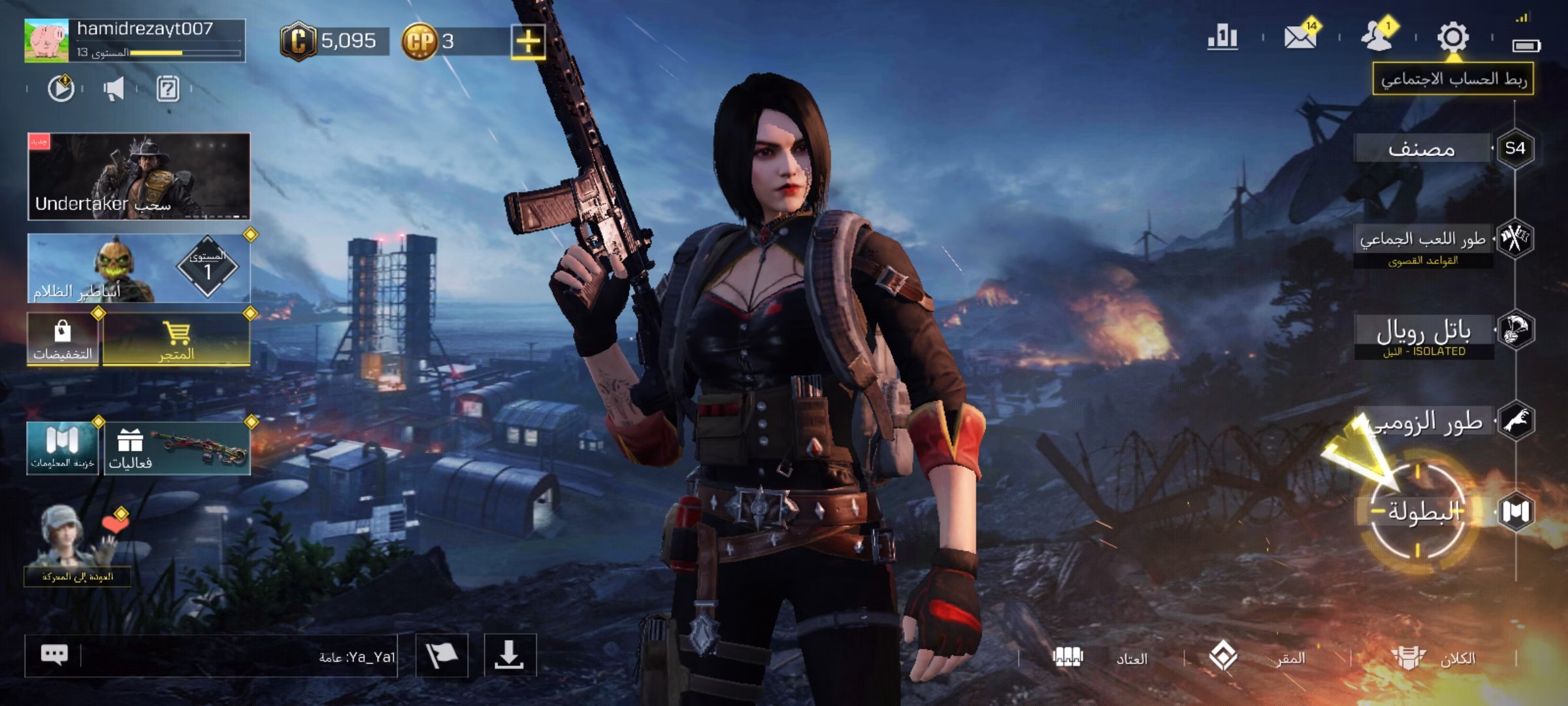The width and height of the screenshot is (1568, 706).
Task: Open the friends list icon
Action: [x=1377, y=37]
